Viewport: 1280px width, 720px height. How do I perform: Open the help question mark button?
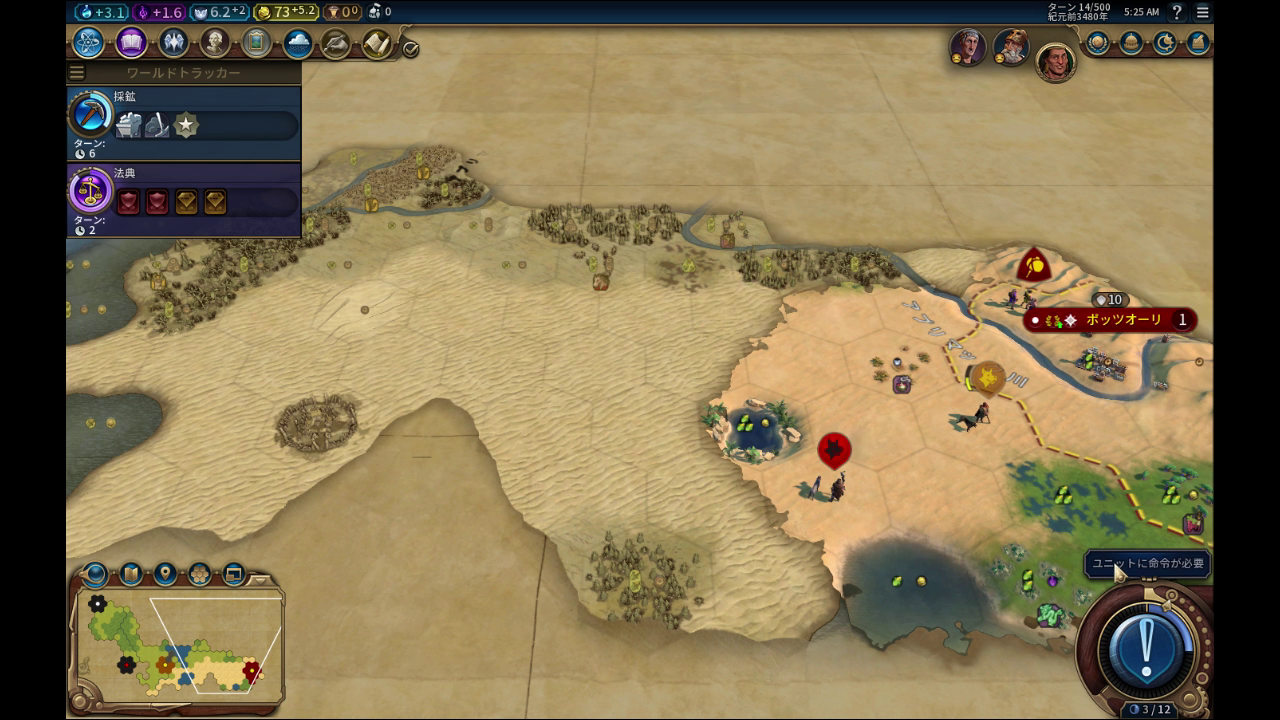1178,12
